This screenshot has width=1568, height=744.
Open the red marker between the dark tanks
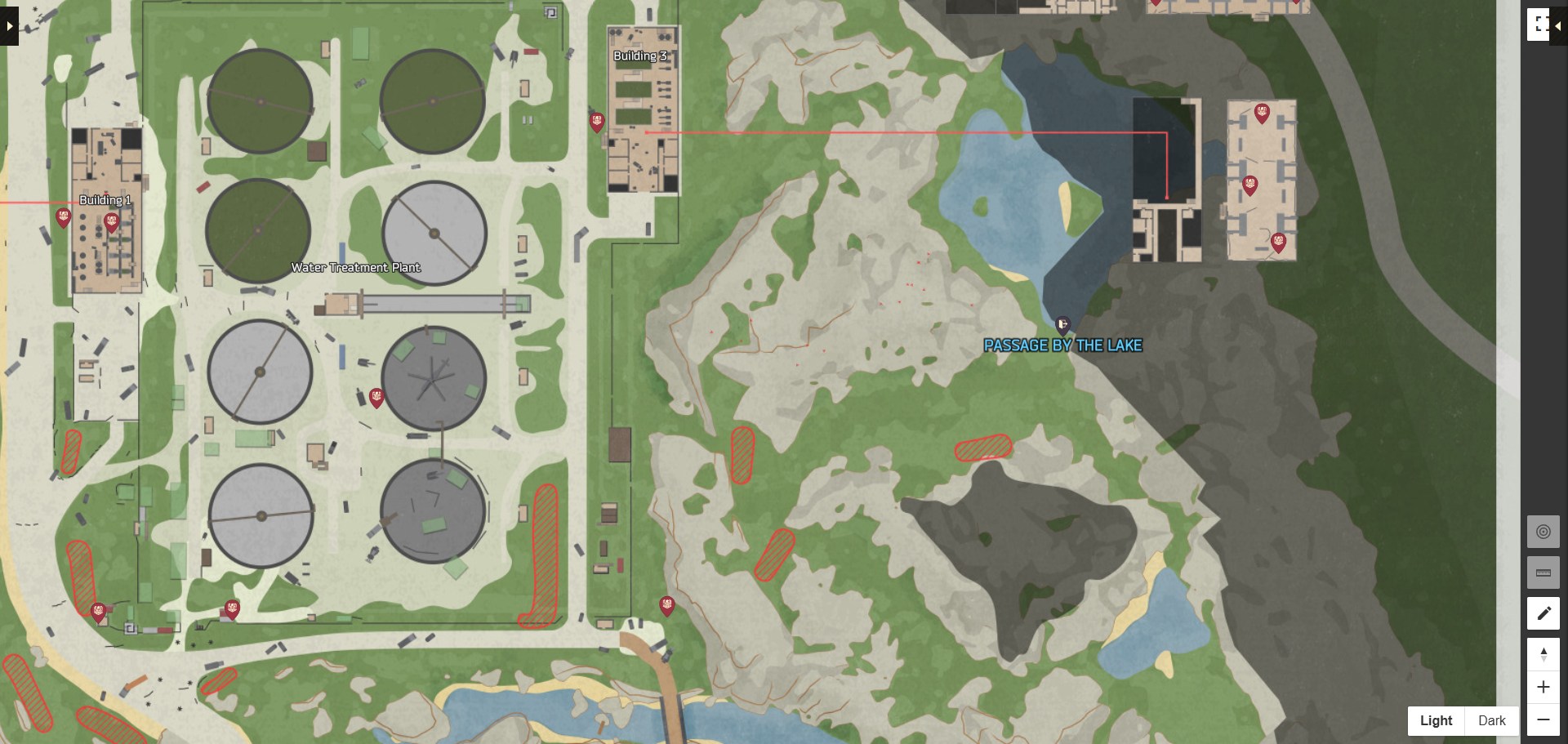pyautogui.click(x=376, y=398)
